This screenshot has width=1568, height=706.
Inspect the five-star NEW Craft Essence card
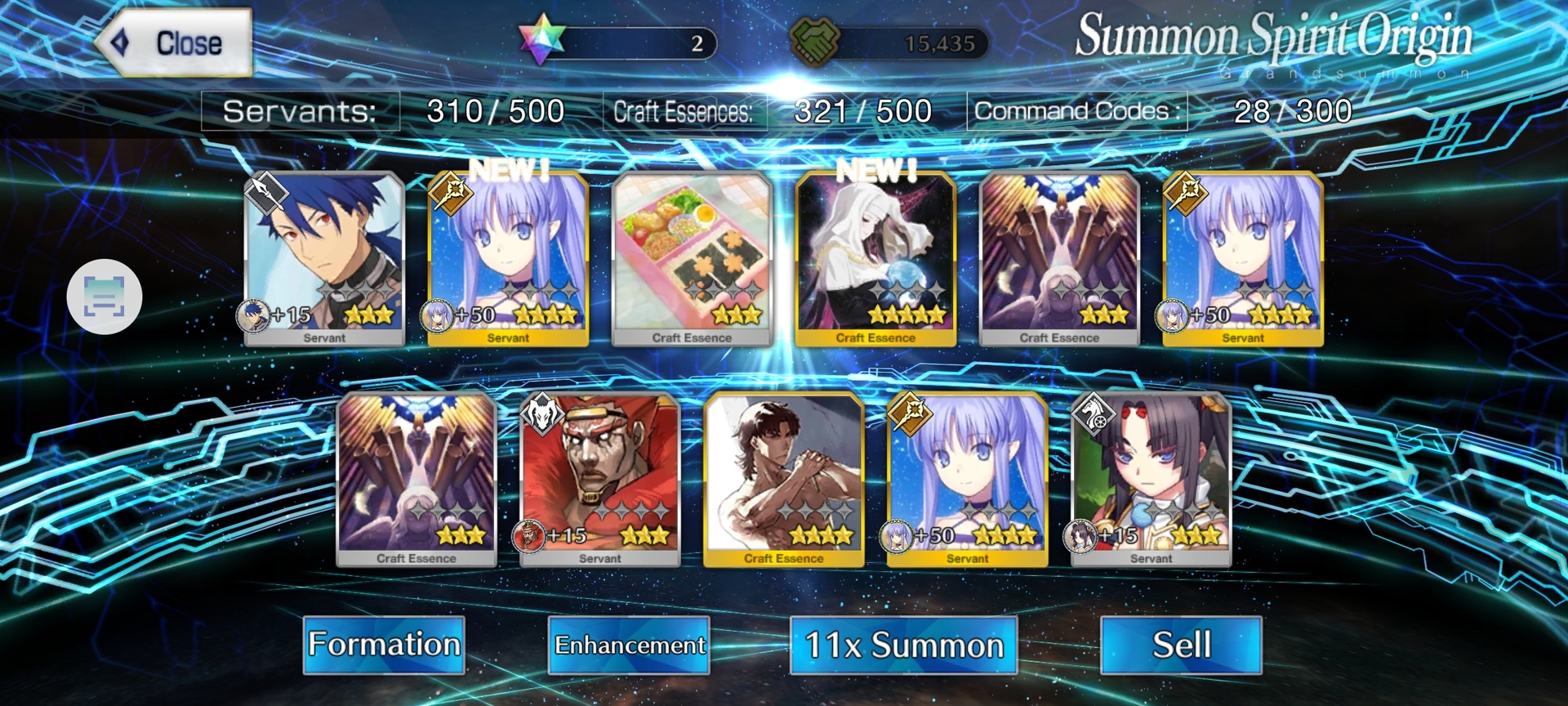pos(875,258)
